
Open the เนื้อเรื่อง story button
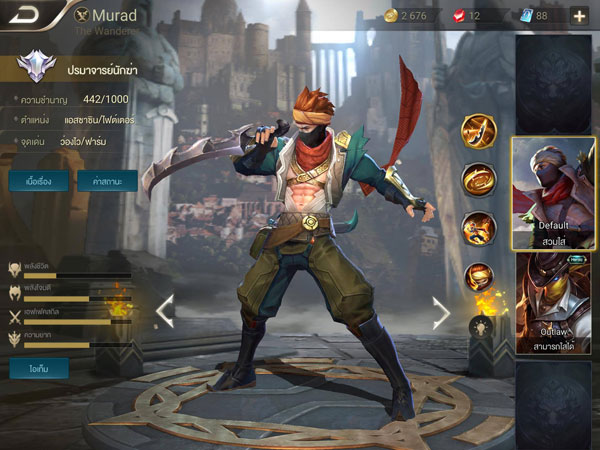[x=39, y=181]
